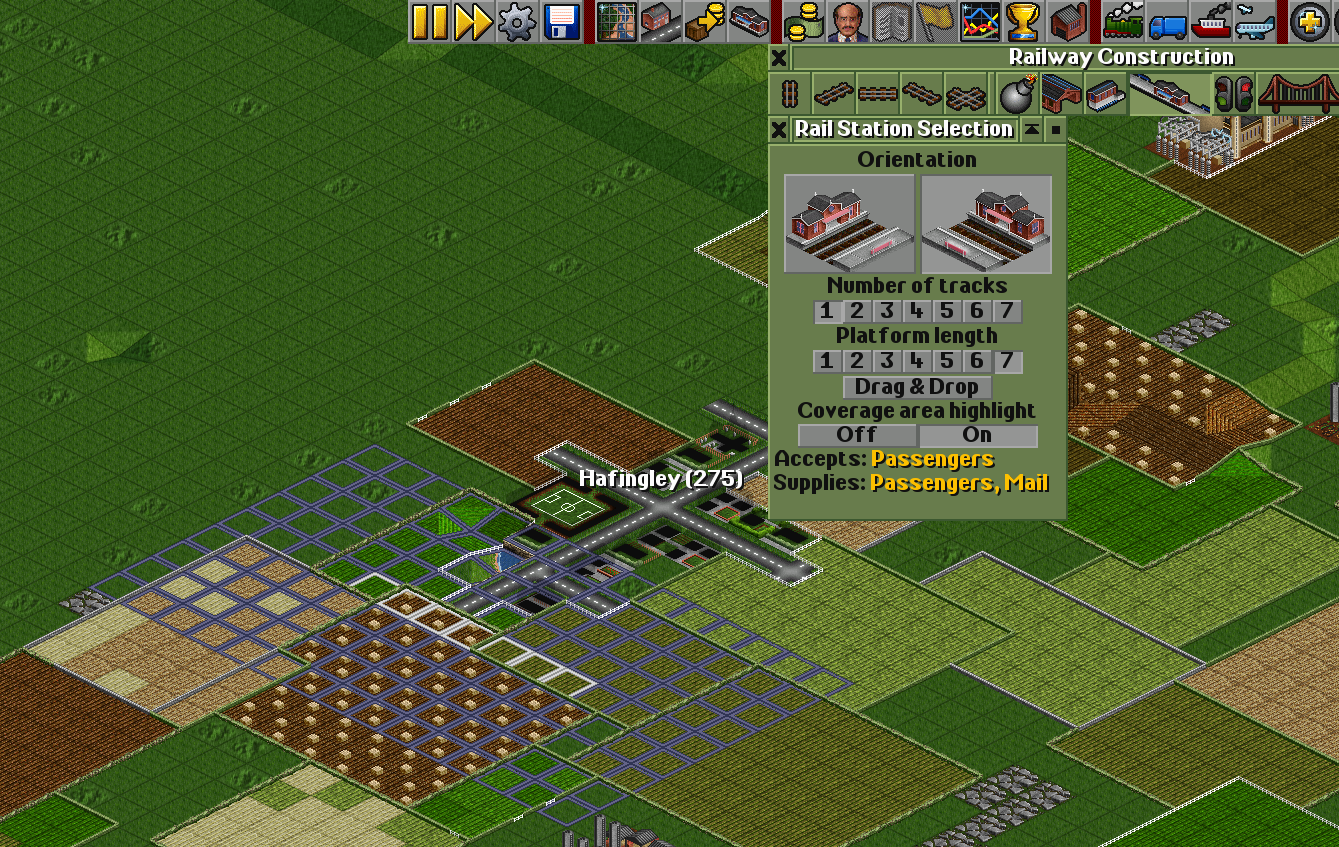Set Number of tracks to 4
The height and width of the screenshot is (847, 1339).
(916, 311)
